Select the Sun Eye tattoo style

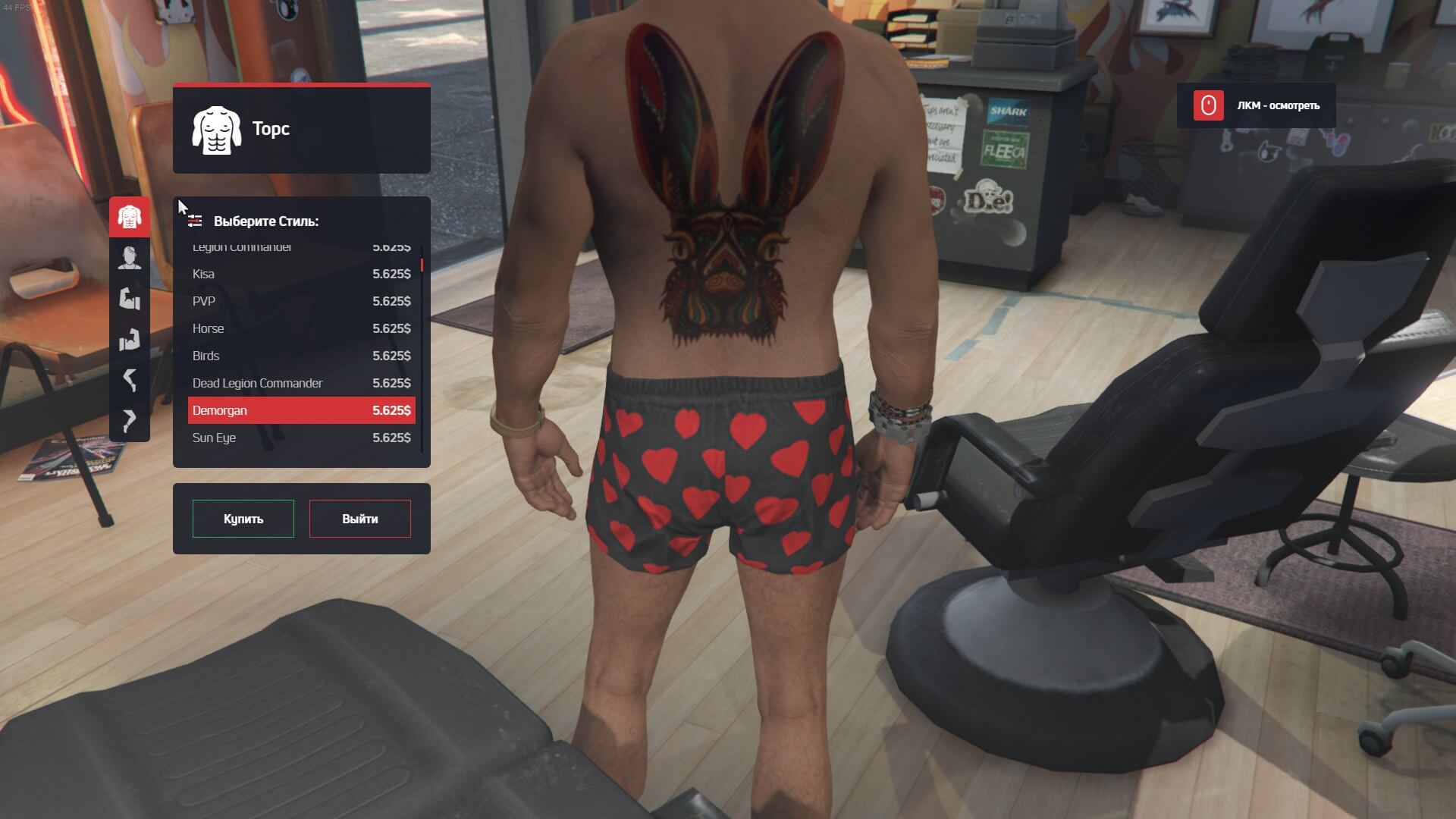pos(301,438)
